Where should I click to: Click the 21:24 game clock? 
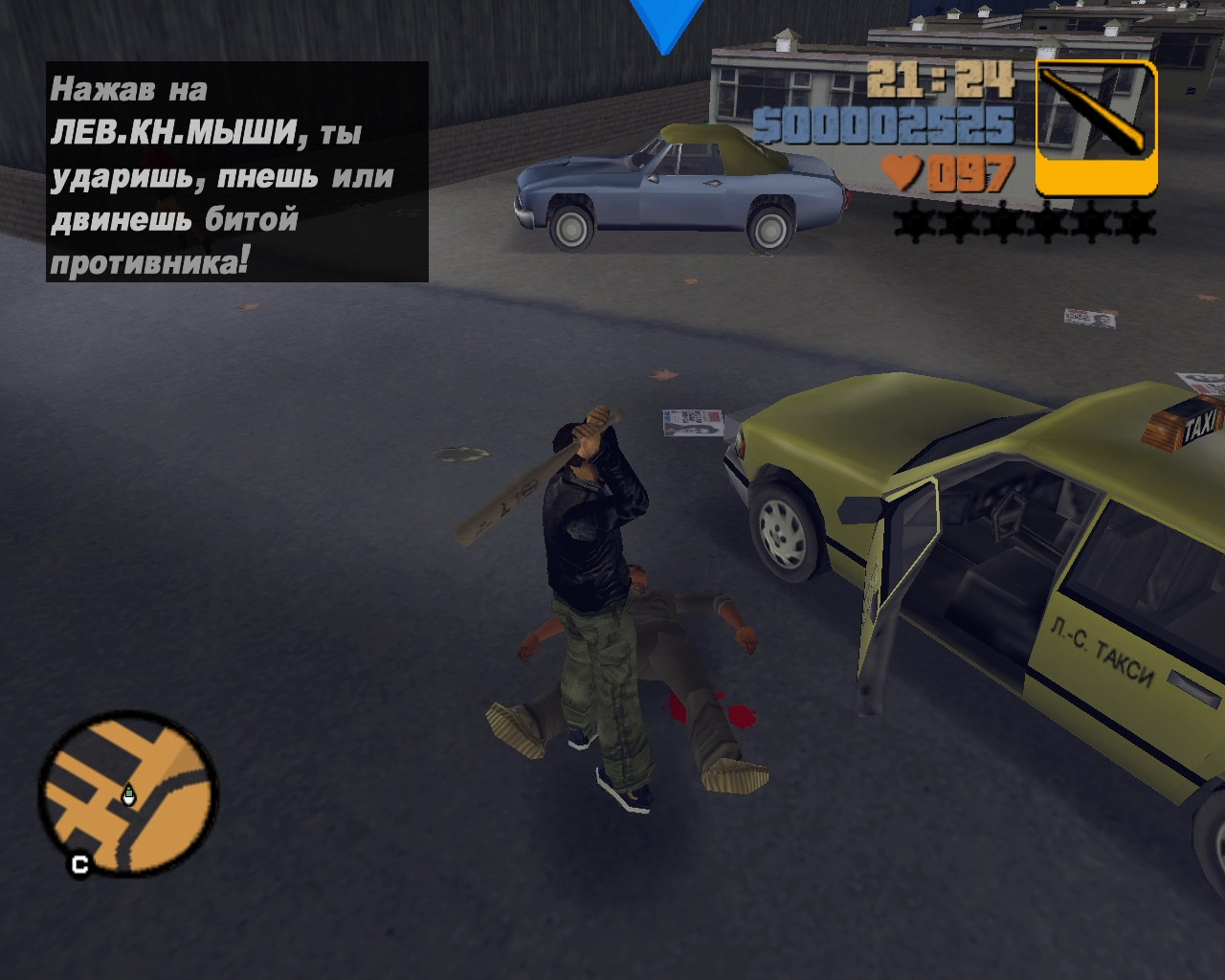point(943,80)
